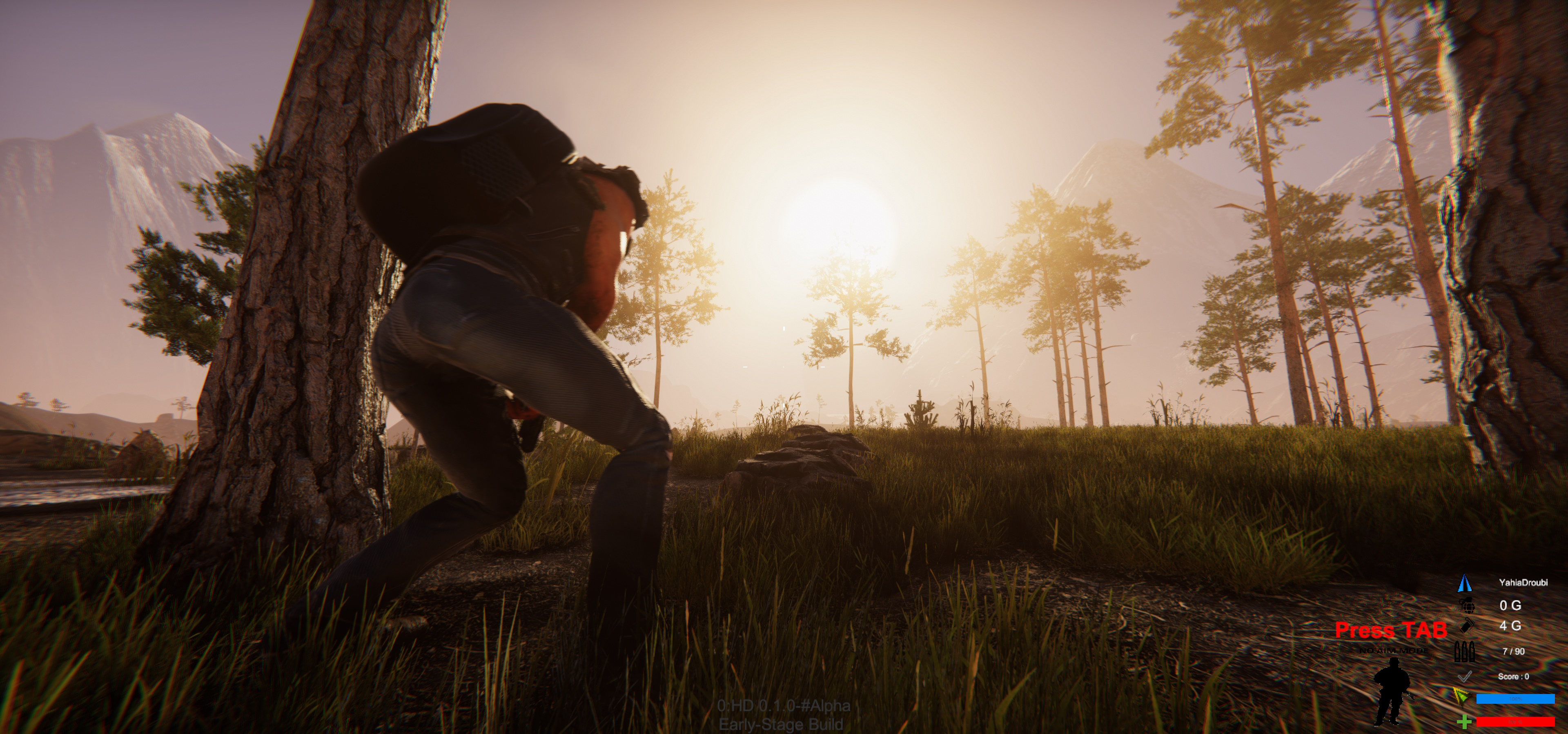
Task: Click the blue arrow player icon
Action: [x=1465, y=583]
